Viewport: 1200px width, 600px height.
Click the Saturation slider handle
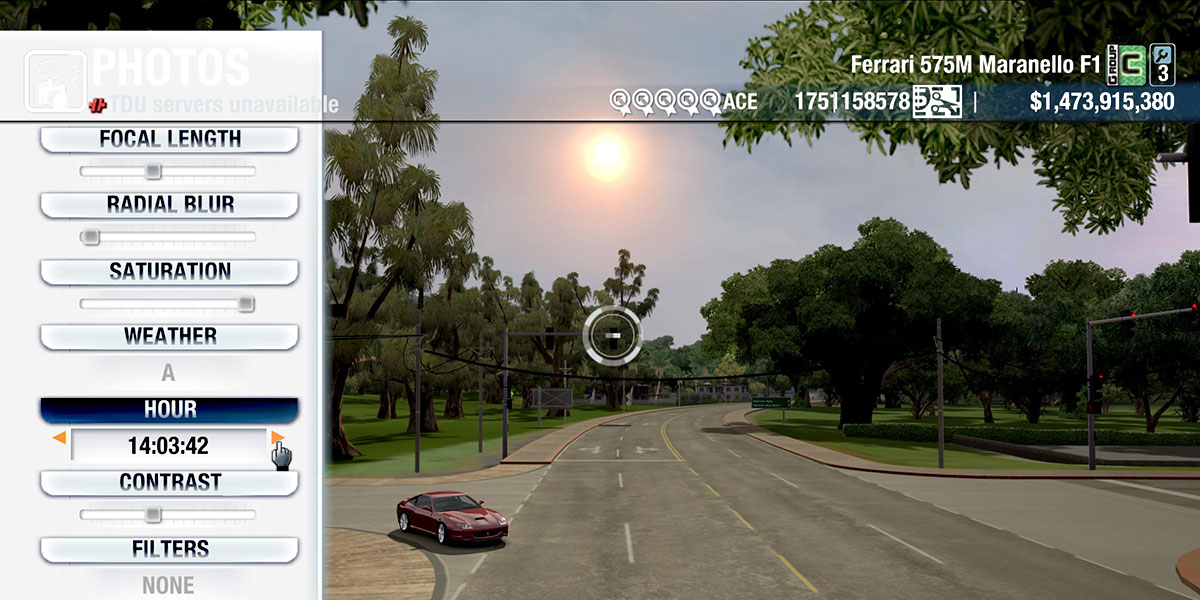(246, 304)
